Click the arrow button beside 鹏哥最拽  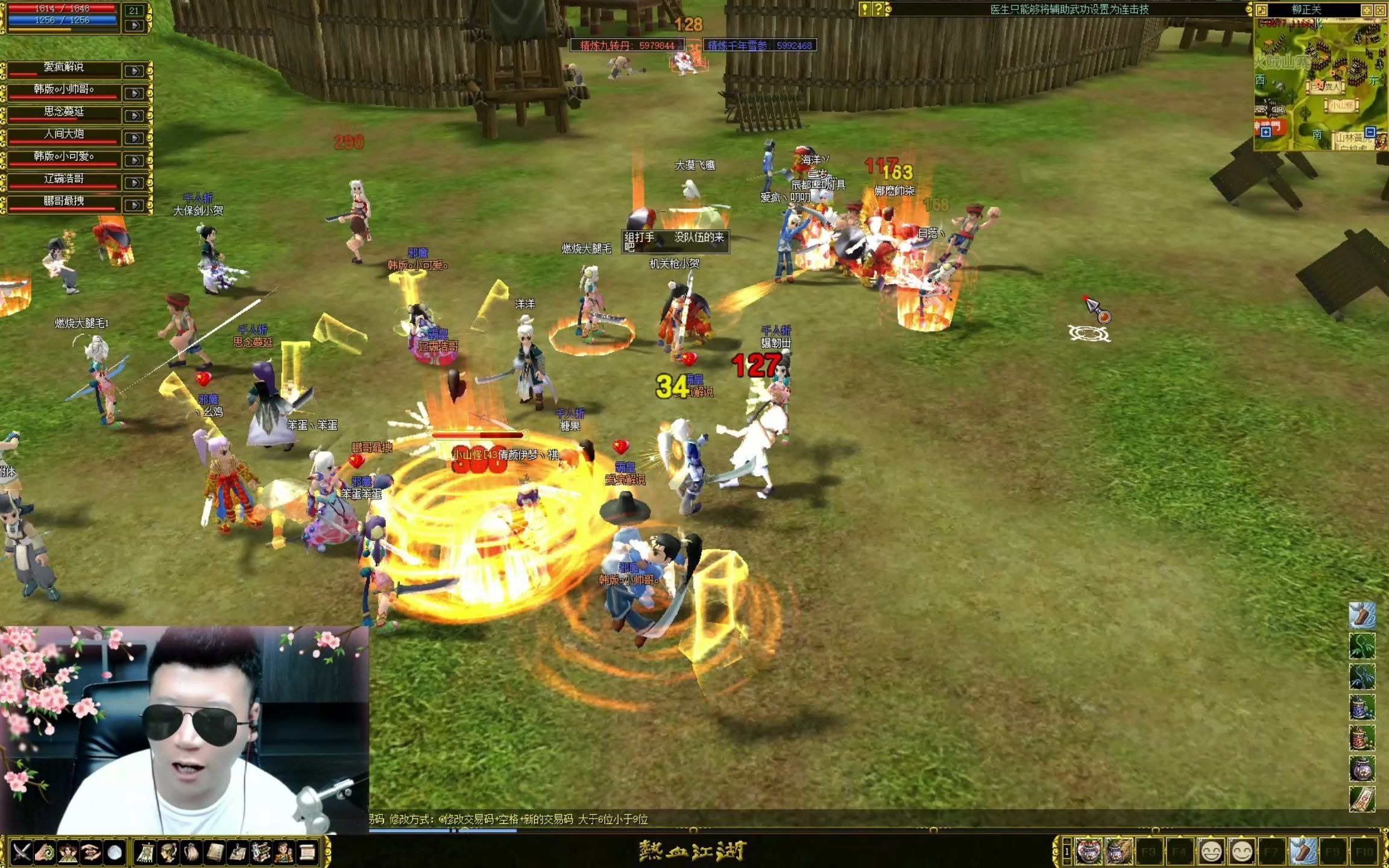point(134,205)
